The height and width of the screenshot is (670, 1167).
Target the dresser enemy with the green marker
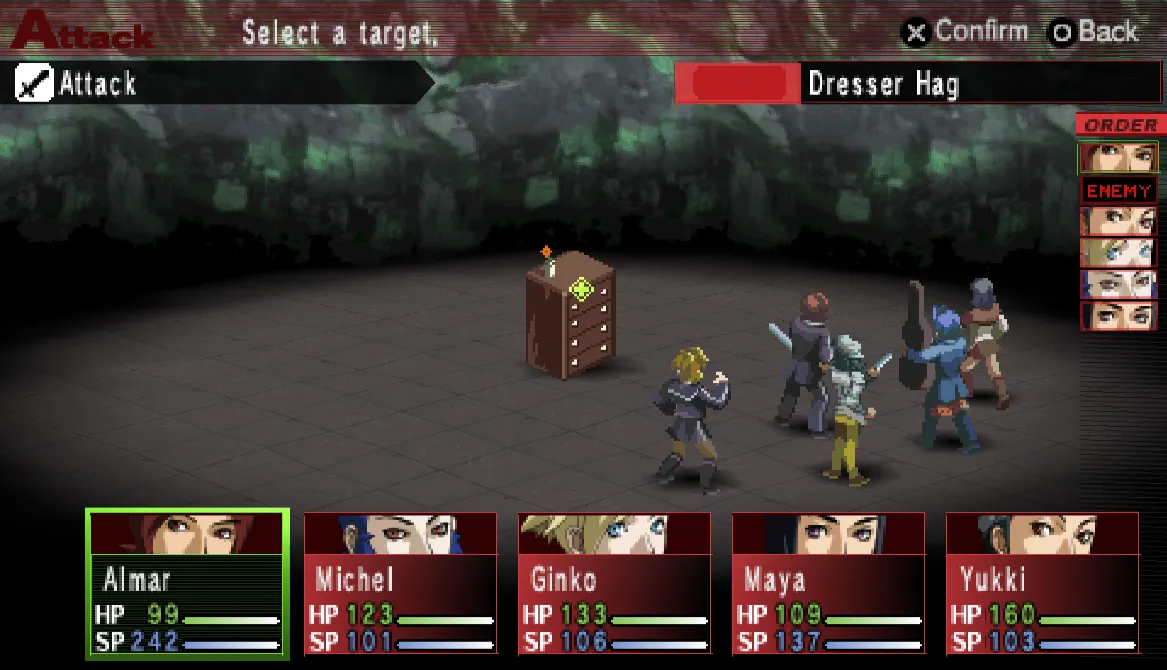[x=571, y=314]
